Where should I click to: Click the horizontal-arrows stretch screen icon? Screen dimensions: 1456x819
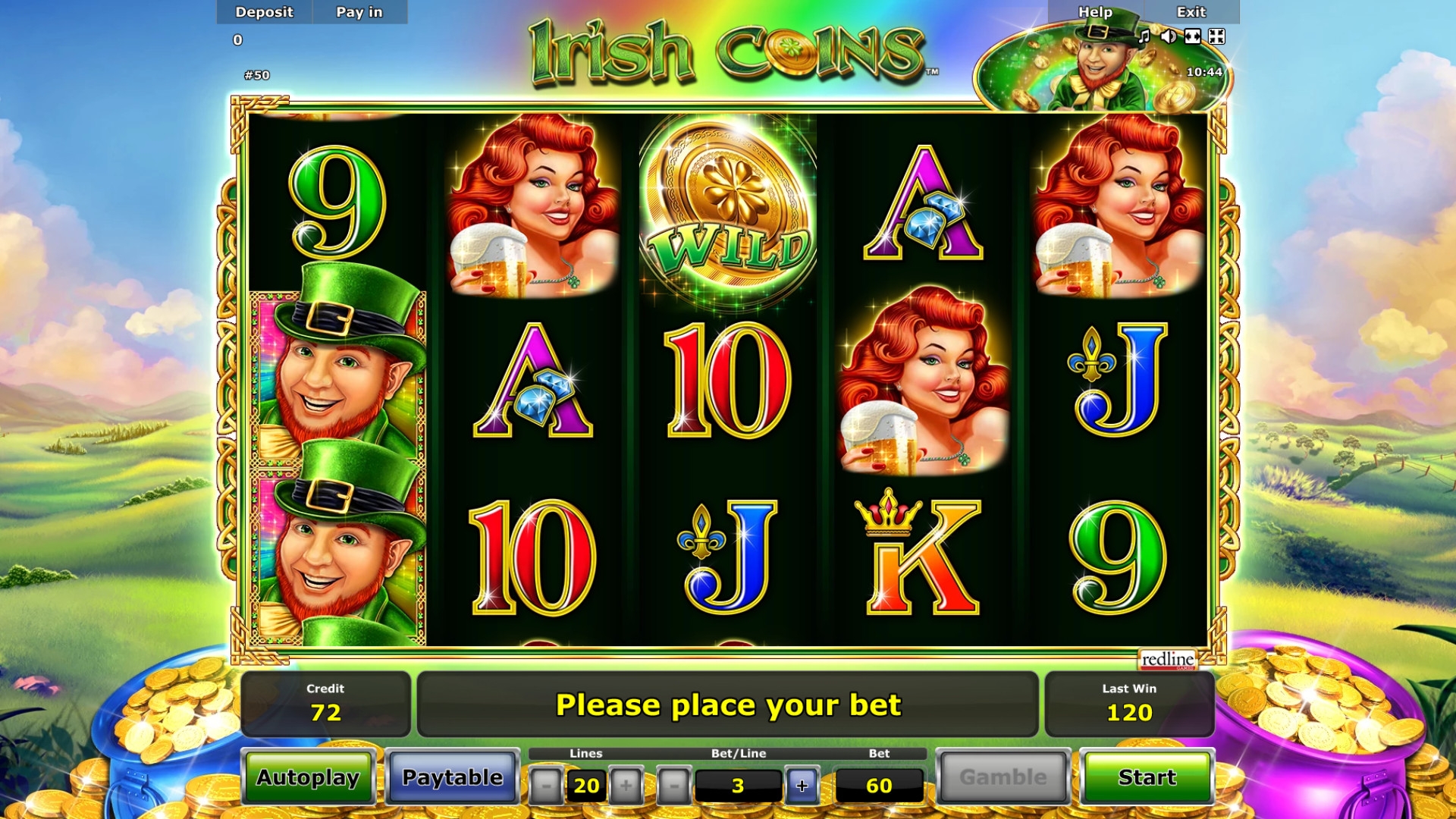point(1193,36)
